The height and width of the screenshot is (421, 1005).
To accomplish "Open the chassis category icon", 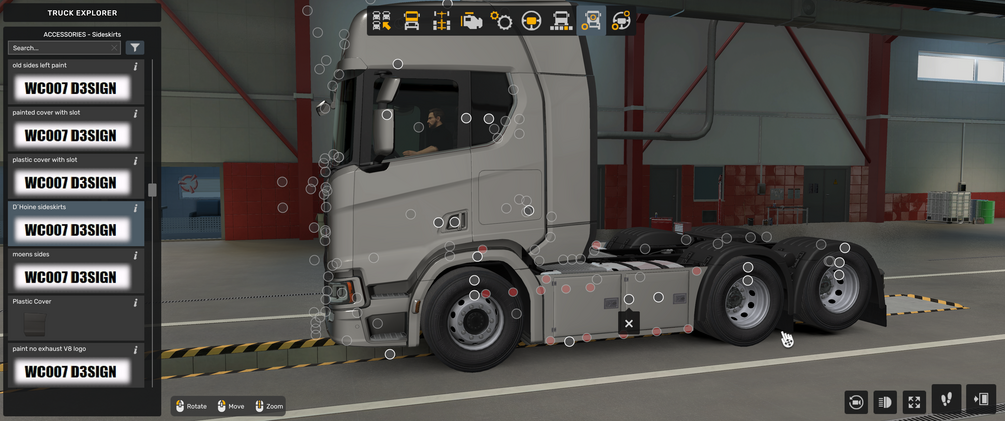I will tap(441, 19).
